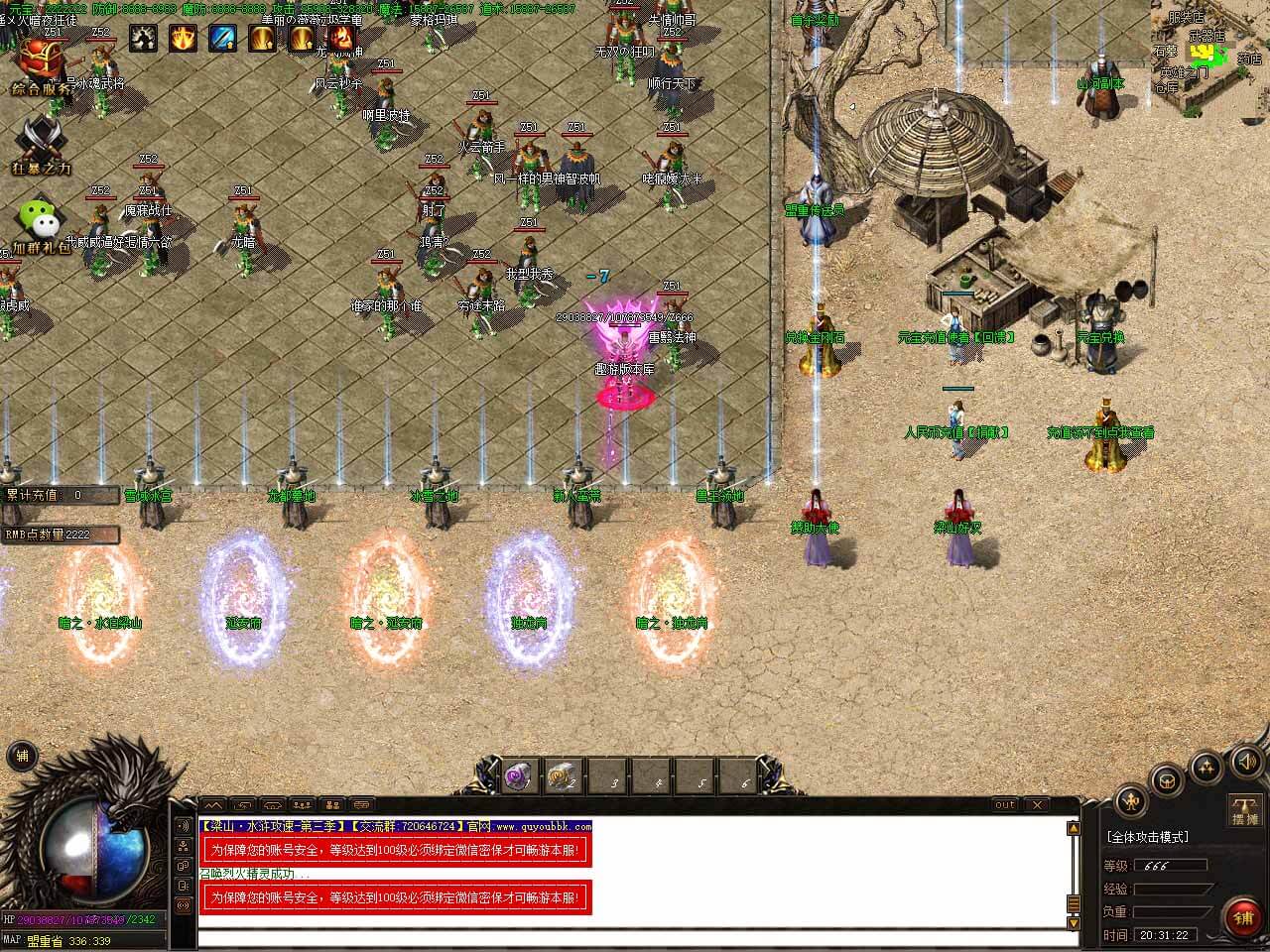Select the white silhouette buff icon
This screenshot has width=1270, height=952.
tap(144, 39)
